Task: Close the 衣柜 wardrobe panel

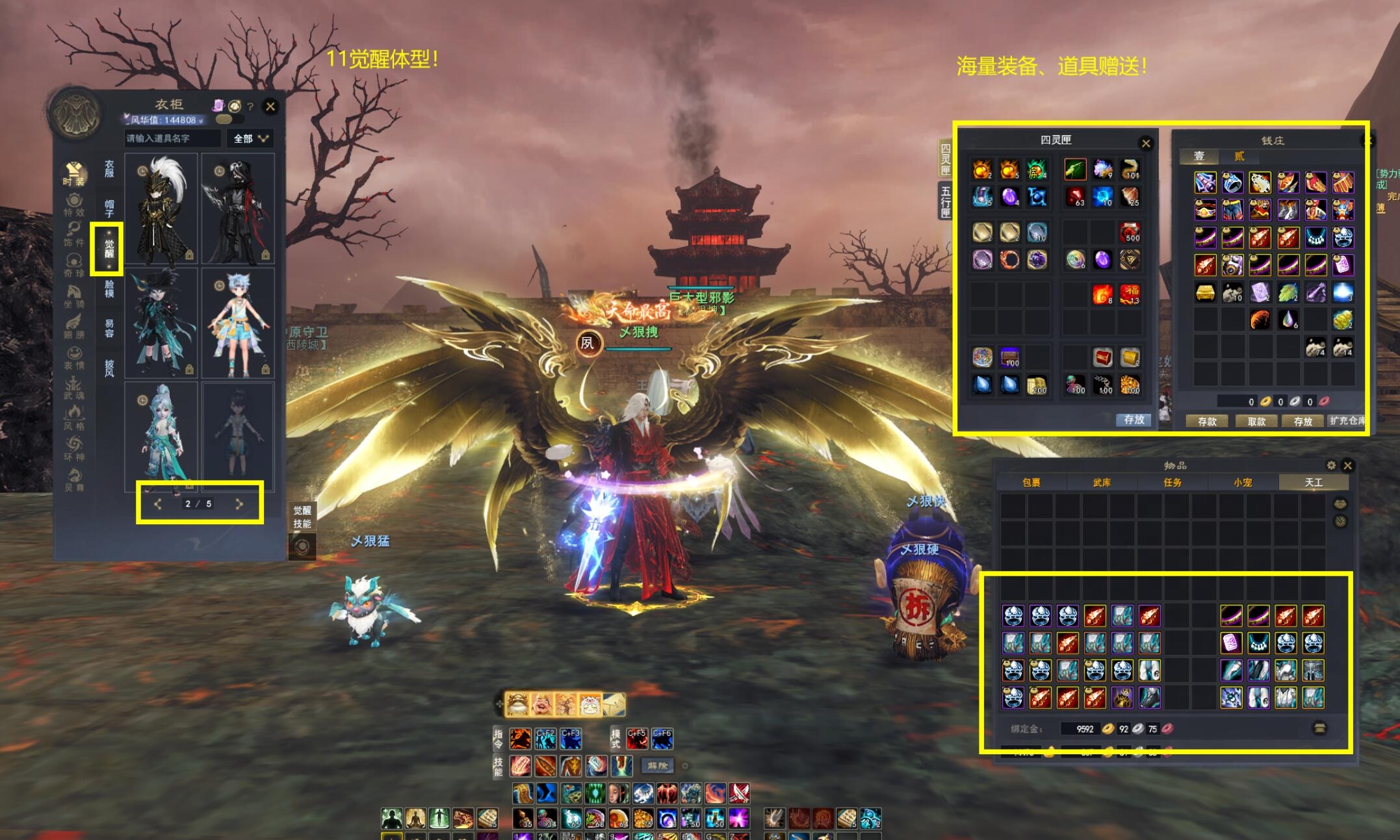Action: coord(270,106)
